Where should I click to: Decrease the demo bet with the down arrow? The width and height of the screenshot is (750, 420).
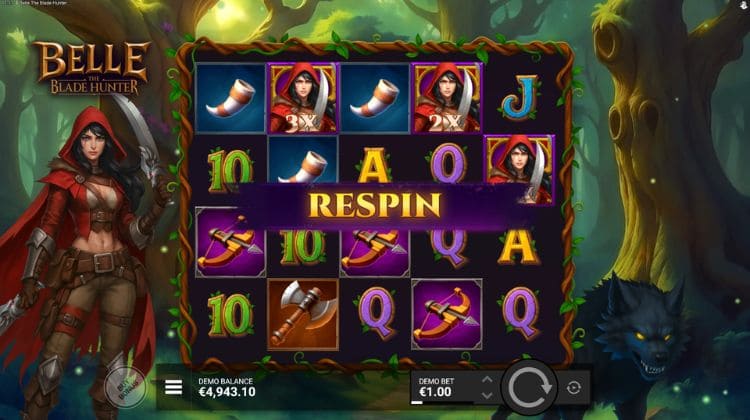[487, 394]
